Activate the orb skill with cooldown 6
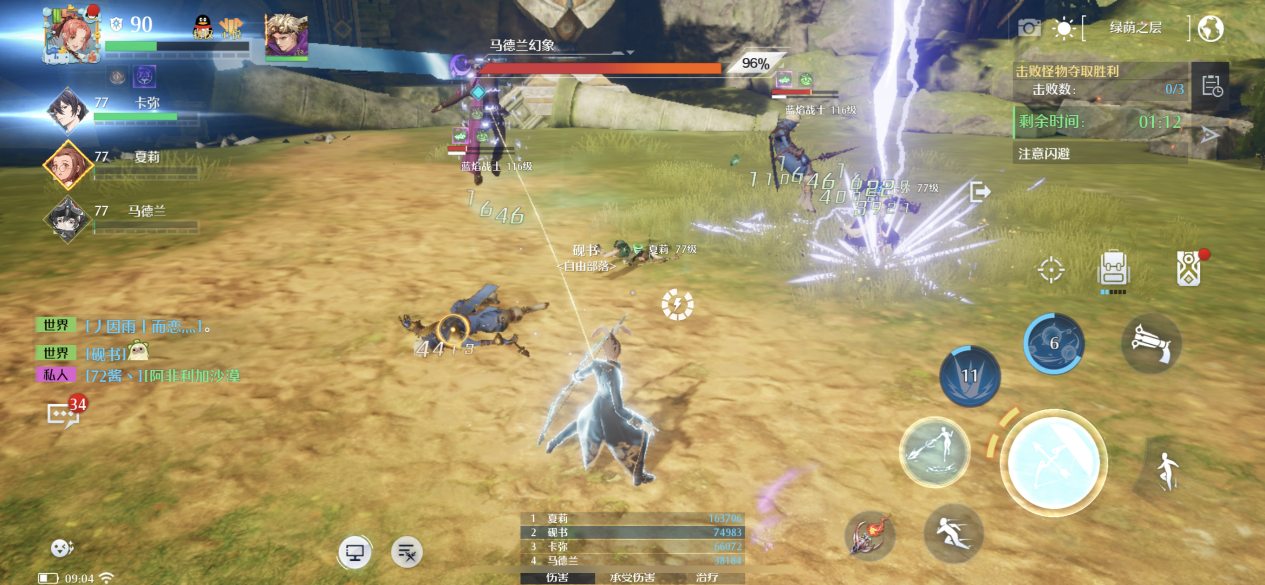This screenshot has width=1265, height=585. tap(1054, 344)
